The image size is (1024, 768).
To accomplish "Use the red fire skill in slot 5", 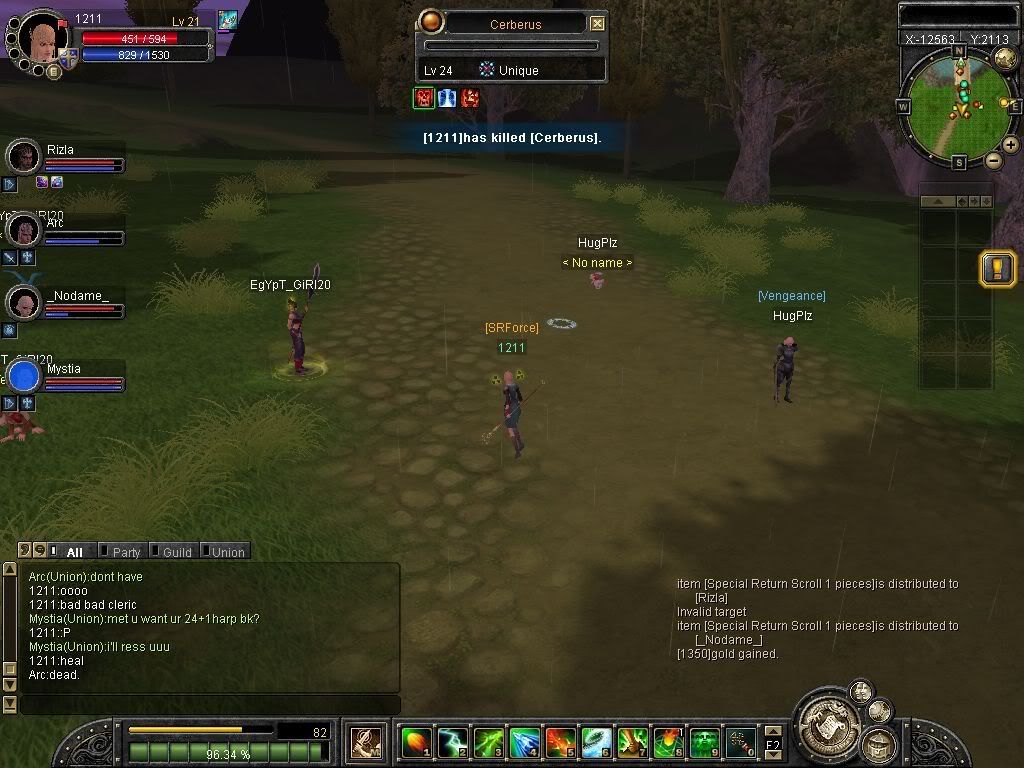I will [560, 742].
